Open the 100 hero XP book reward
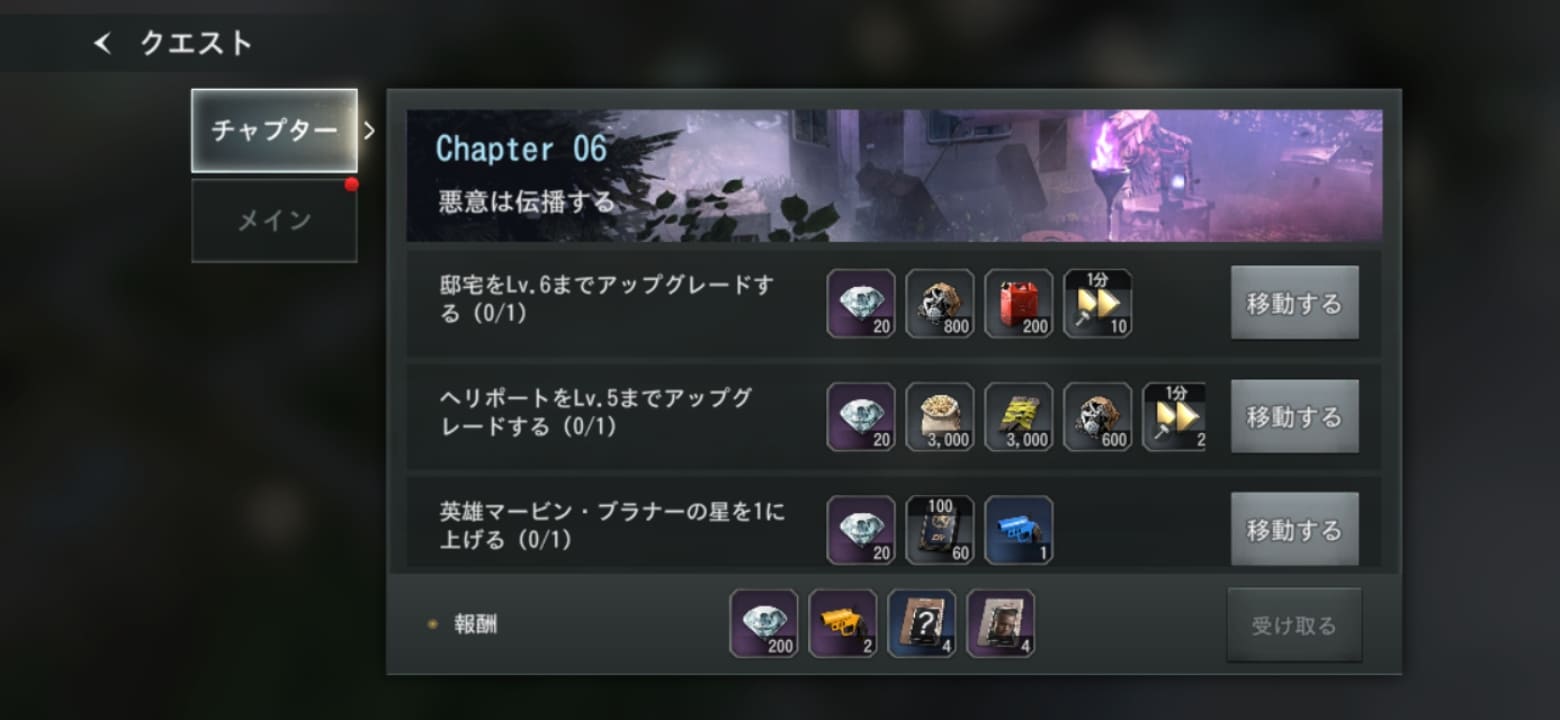The width and height of the screenshot is (1560, 720). click(x=940, y=530)
